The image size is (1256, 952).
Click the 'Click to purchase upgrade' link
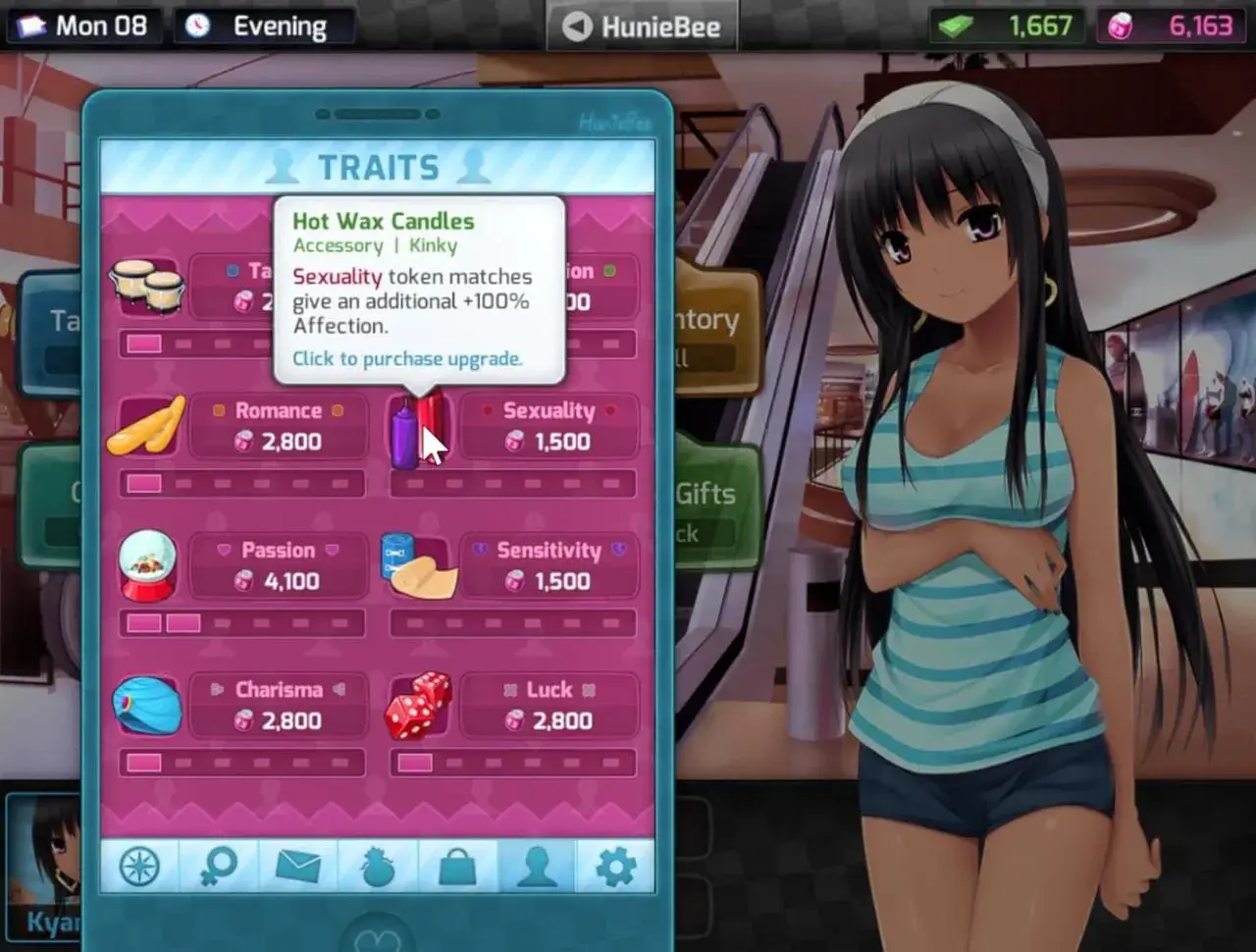click(408, 358)
